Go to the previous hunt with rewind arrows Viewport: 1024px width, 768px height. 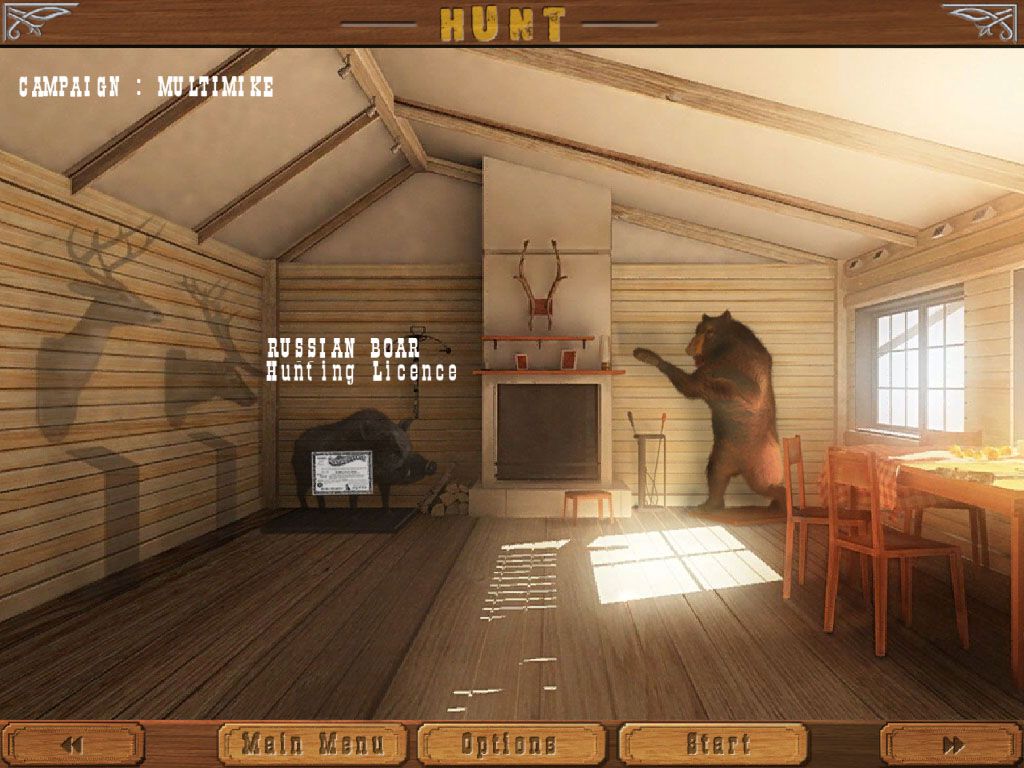click(x=72, y=744)
